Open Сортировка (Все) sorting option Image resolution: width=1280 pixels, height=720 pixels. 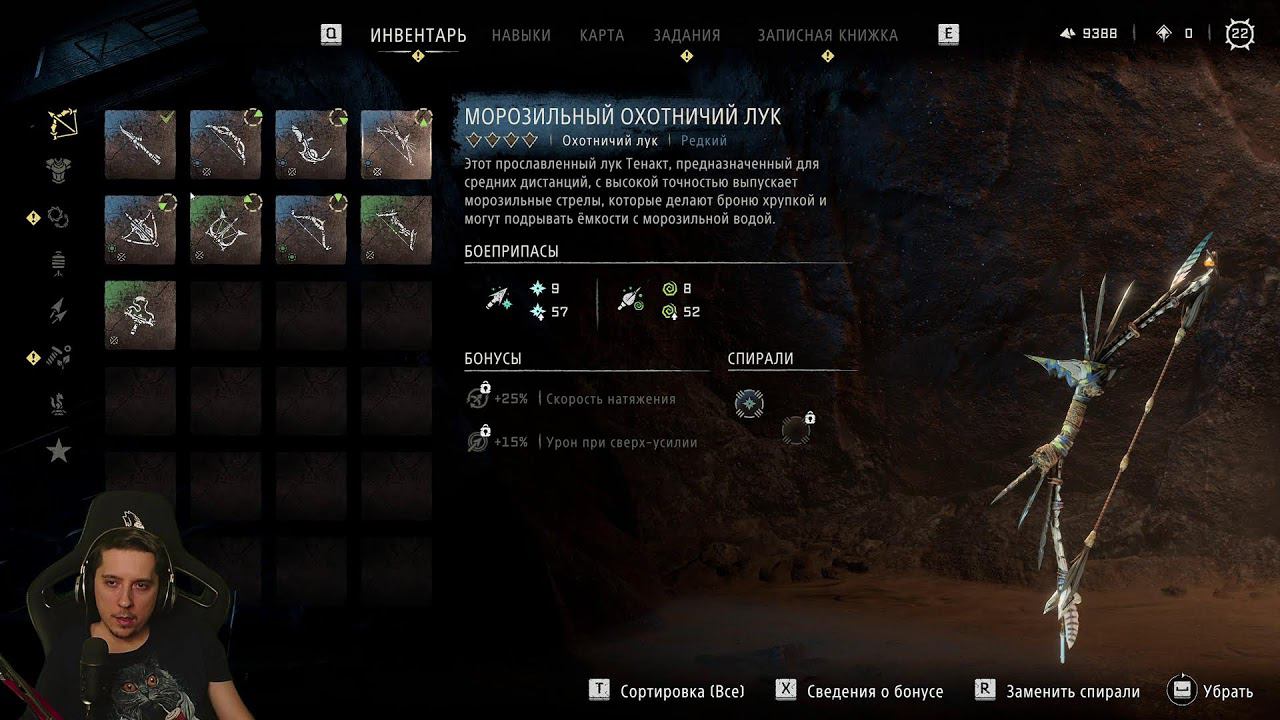click(x=668, y=691)
